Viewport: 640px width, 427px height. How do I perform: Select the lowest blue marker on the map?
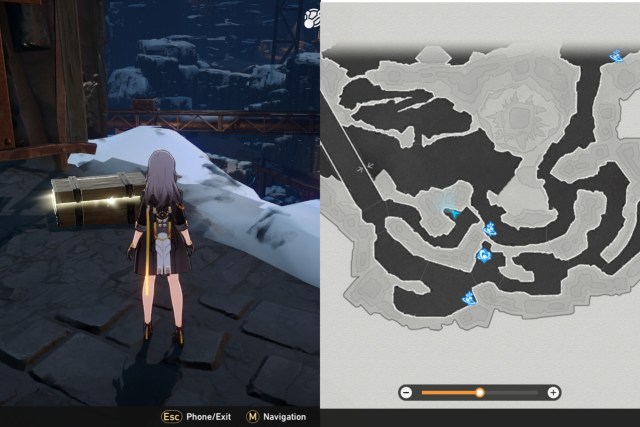[x=468, y=296]
